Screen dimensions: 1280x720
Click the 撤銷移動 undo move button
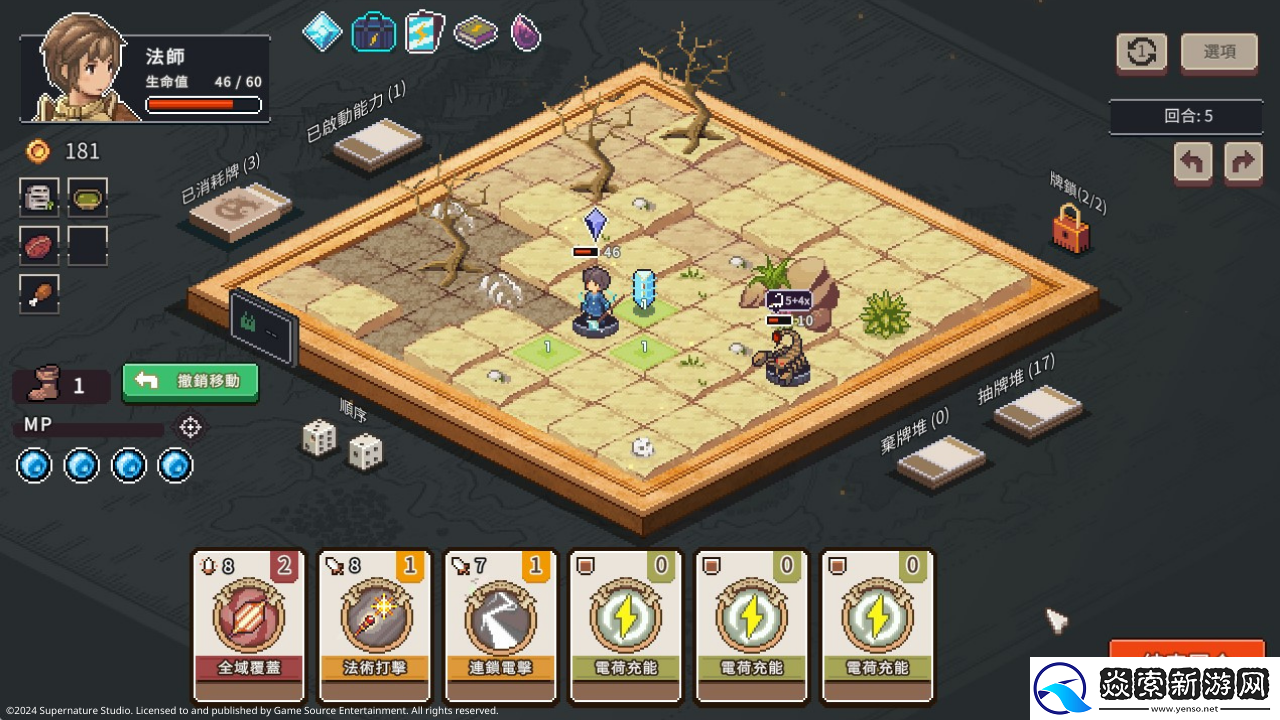point(190,381)
